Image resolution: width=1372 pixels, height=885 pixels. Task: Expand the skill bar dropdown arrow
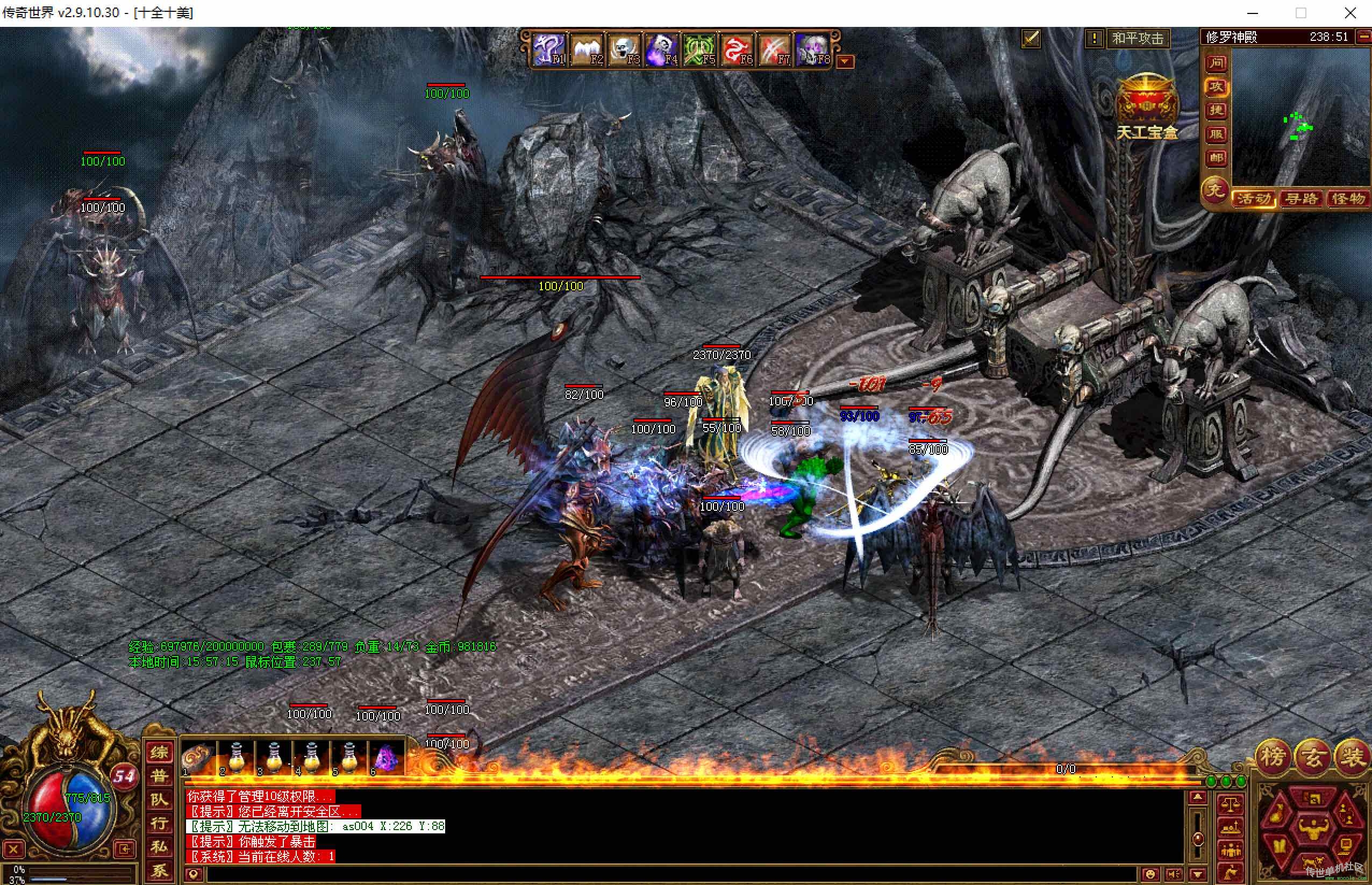[845, 61]
